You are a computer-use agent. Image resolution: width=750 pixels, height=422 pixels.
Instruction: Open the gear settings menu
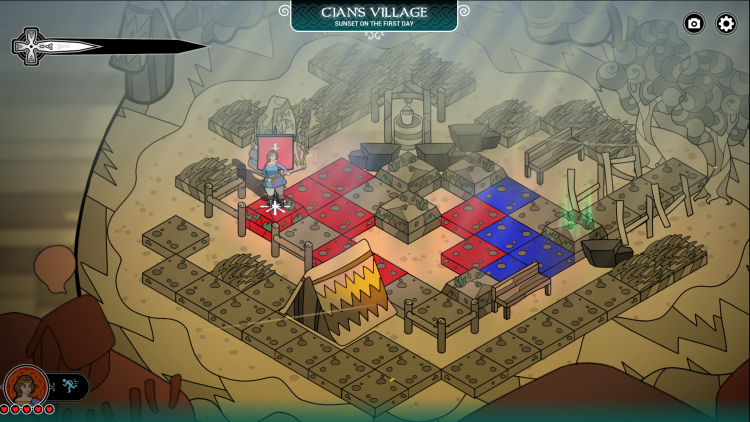click(x=726, y=23)
